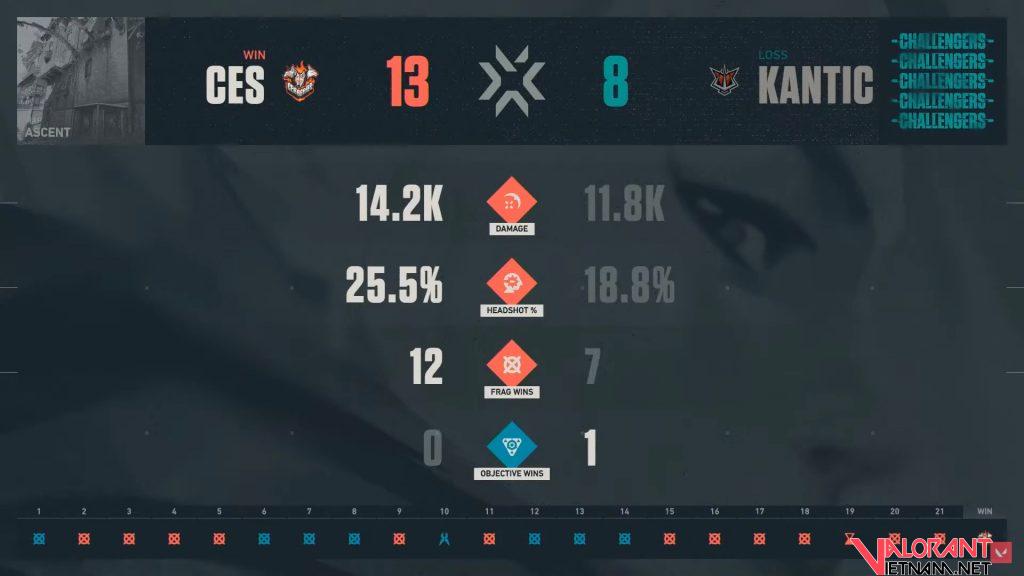
Task: Jump to round 10 on the timeline
Action: [444, 539]
